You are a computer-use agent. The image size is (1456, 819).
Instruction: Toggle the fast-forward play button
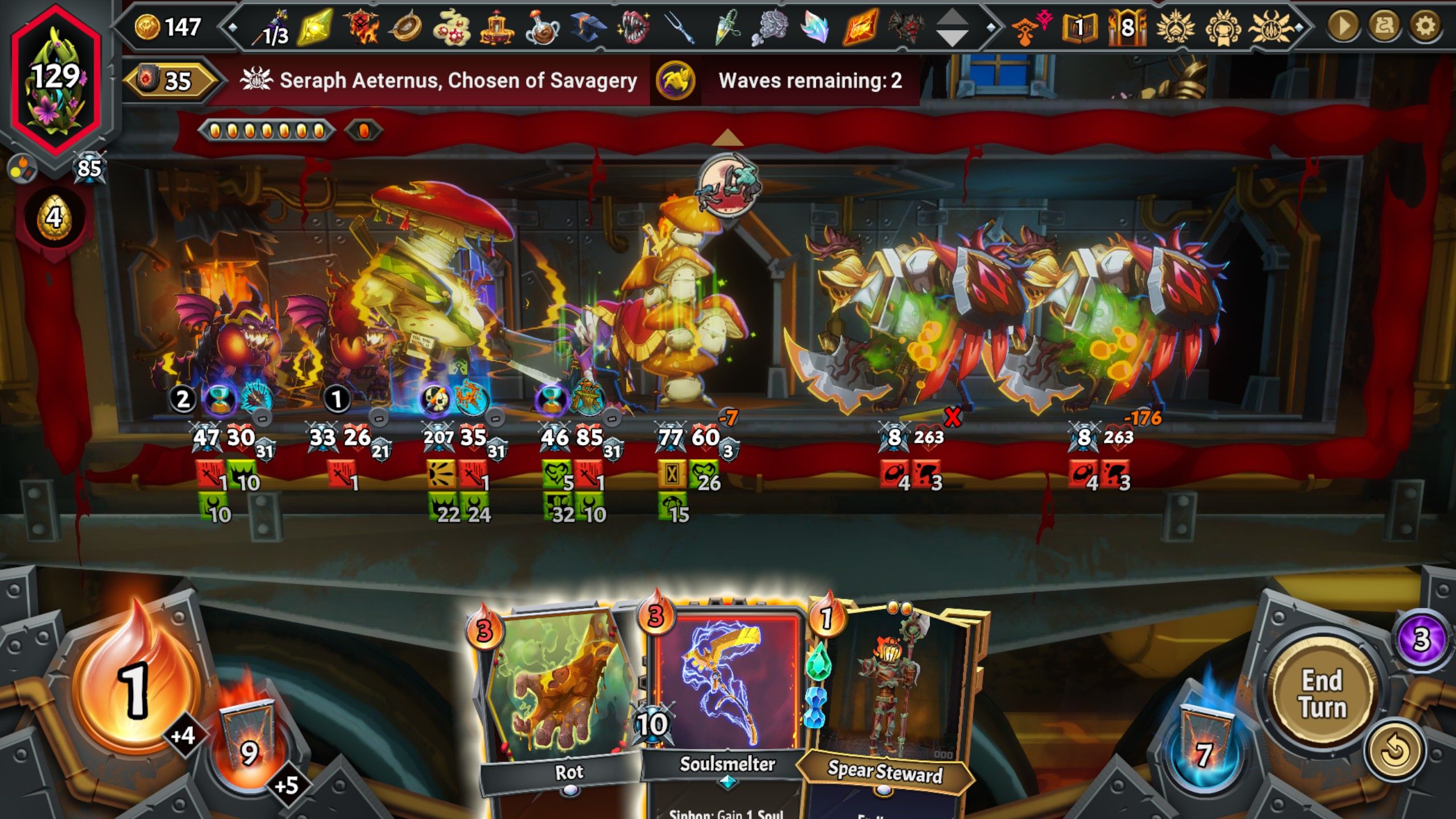[1343, 26]
